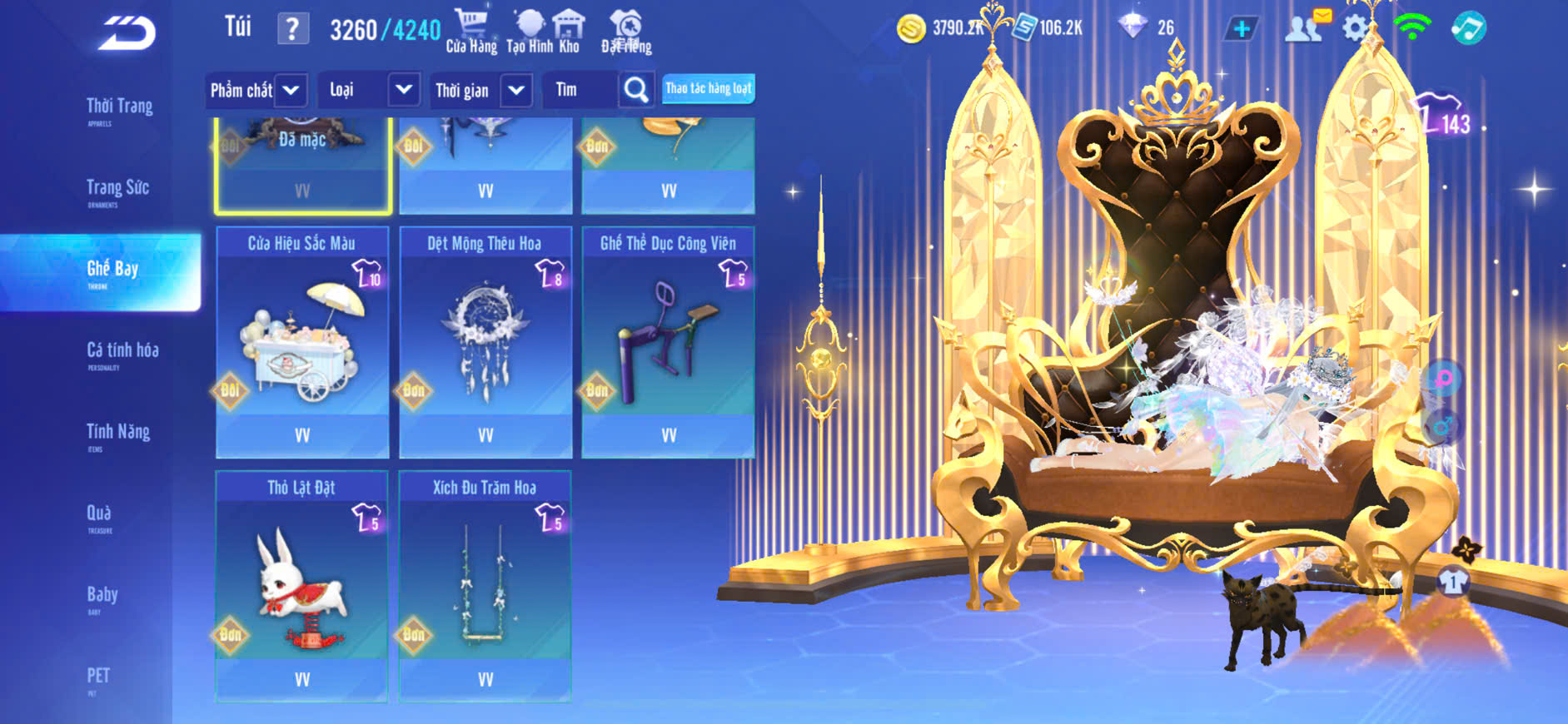Expand the Phẩm chất dropdown
This screenshot has width=1568, height=724.
pos(256,90)
